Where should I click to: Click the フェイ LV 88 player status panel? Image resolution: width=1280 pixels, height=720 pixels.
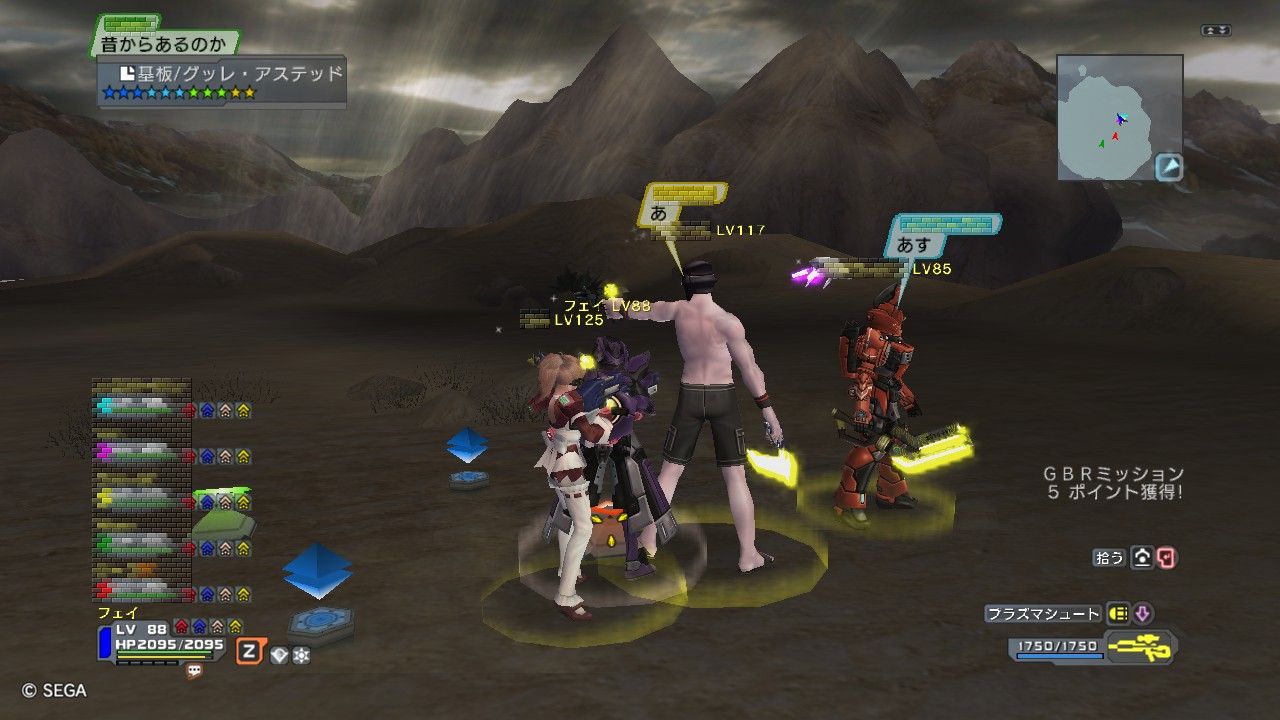click(165, 638)
